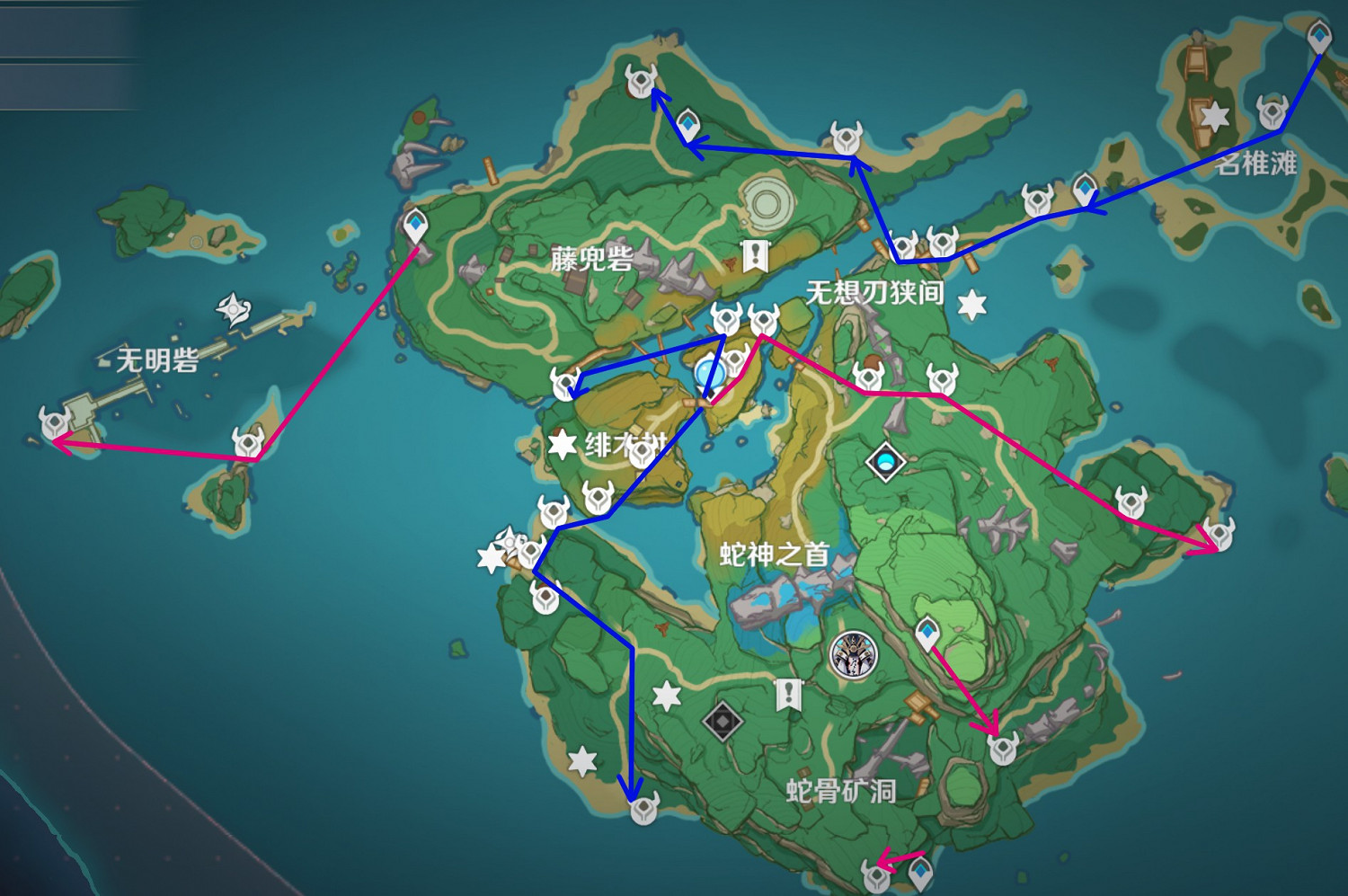Click the windmill marker east of 无明砦
Image resolution: width=1348 pixels, height=896 pixels.
click(232, 310)
